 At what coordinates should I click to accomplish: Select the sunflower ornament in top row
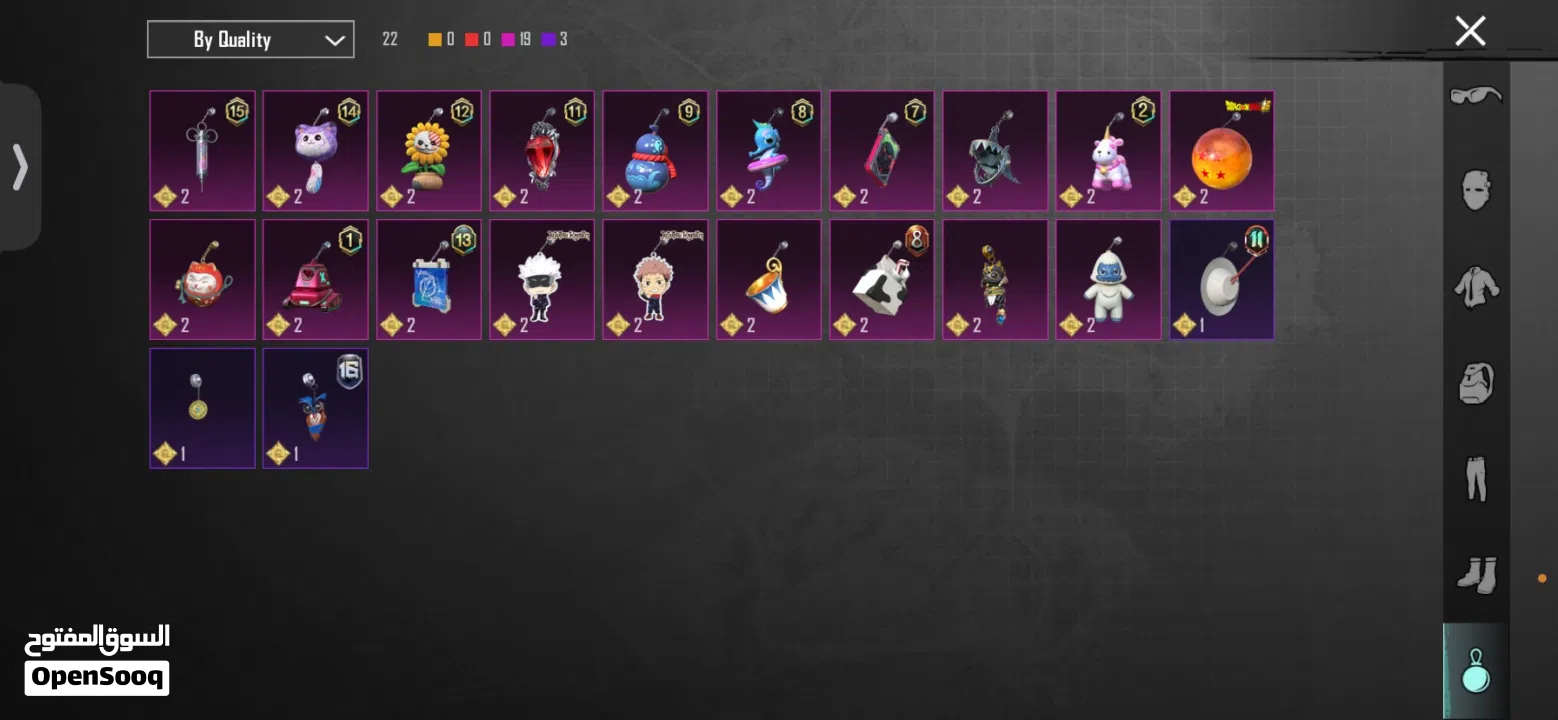pyautogui.click(x=428, y=150)
